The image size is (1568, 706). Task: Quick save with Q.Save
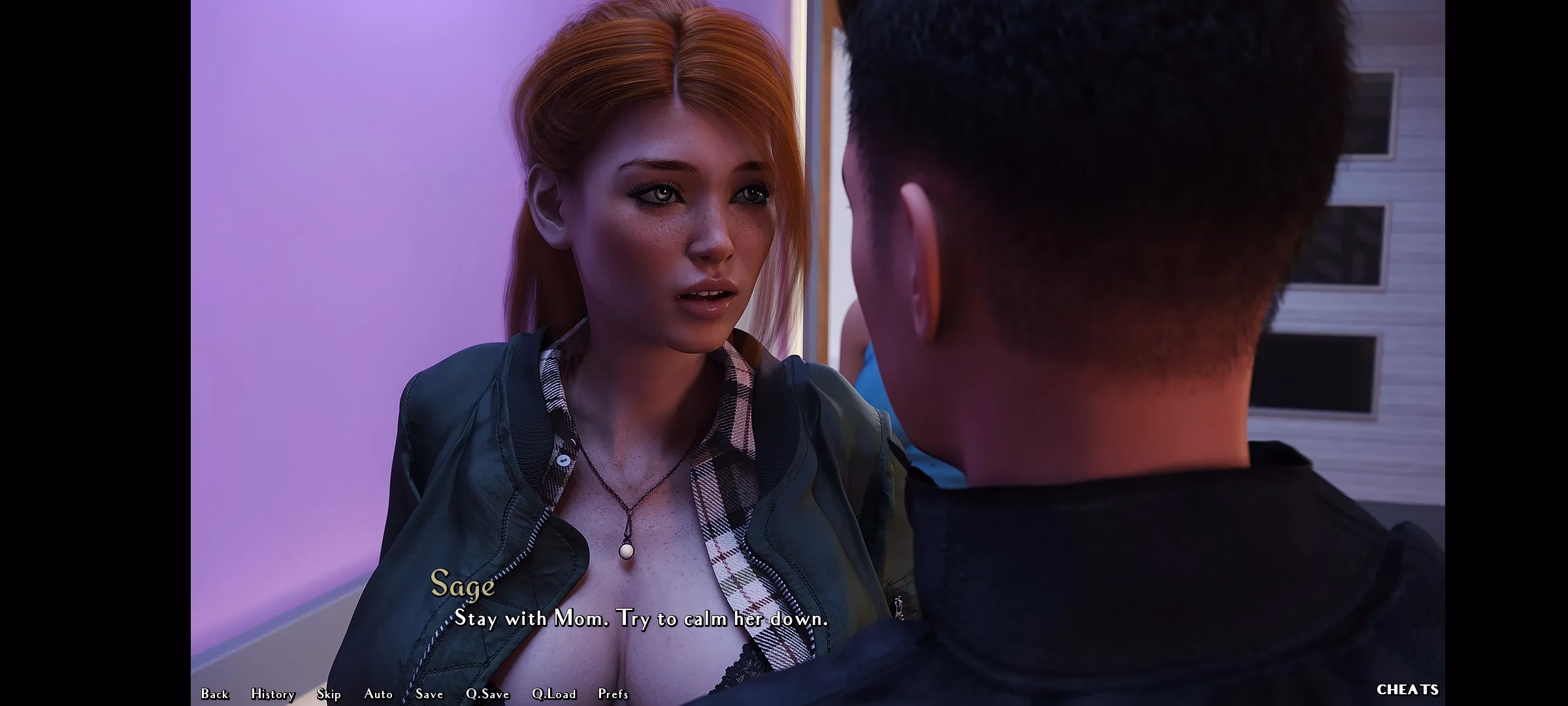[x=487, y=694]
